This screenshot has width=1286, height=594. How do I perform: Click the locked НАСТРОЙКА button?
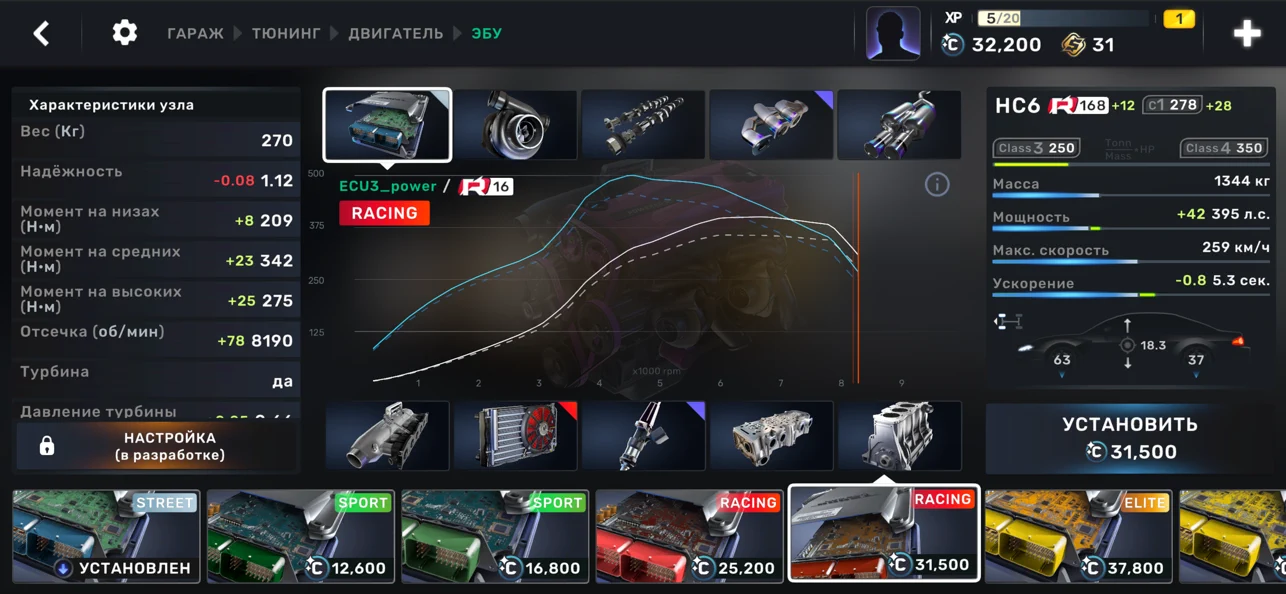[x=157, y=446]
